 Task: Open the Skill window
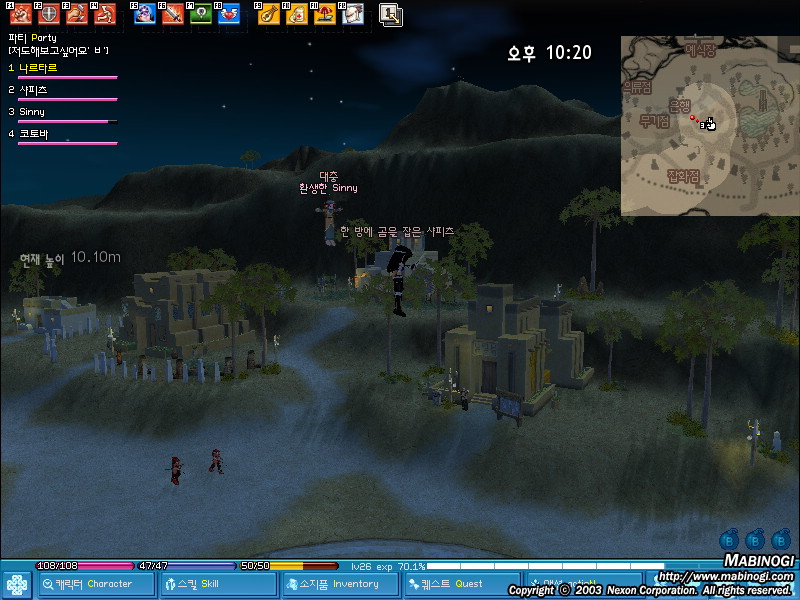[218, 584]
